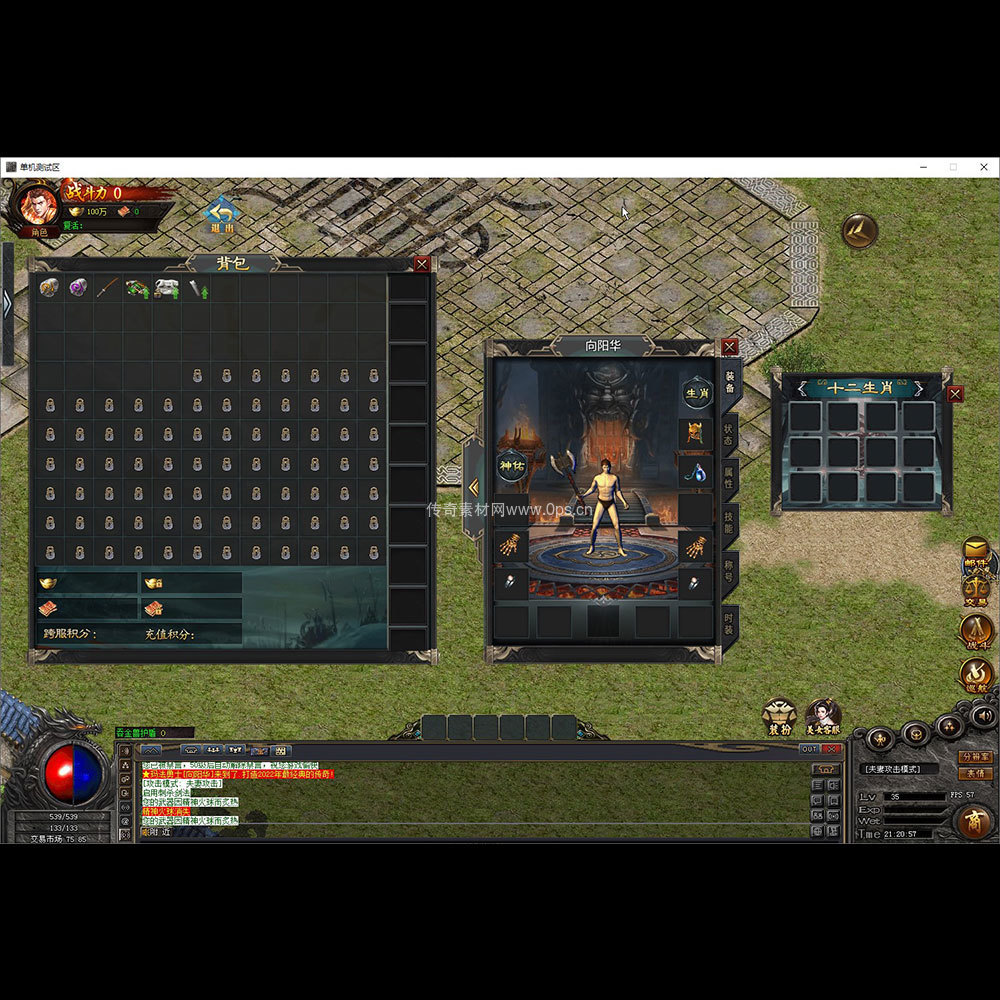This screenshot has height=1000, width=1000.
Task: Maximize the game window
Action: click(953, 167)
